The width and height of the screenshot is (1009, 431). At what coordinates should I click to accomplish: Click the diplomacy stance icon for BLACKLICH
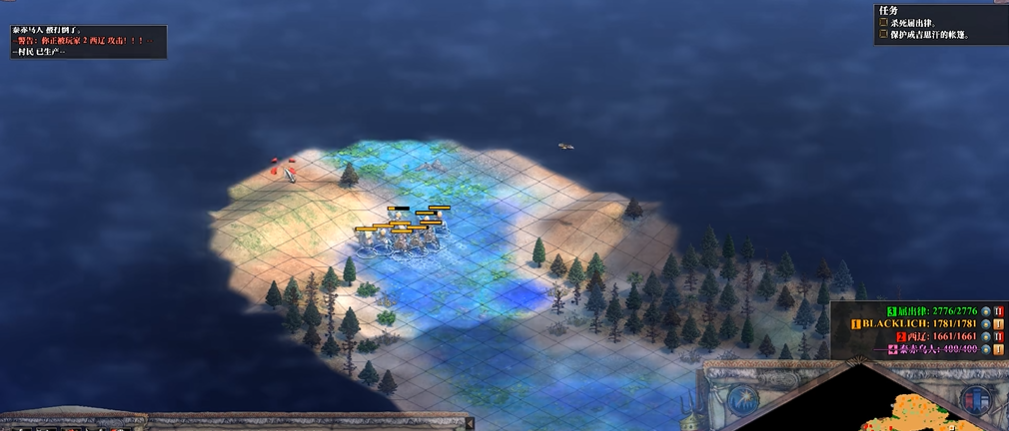click(x=999, y=324)
